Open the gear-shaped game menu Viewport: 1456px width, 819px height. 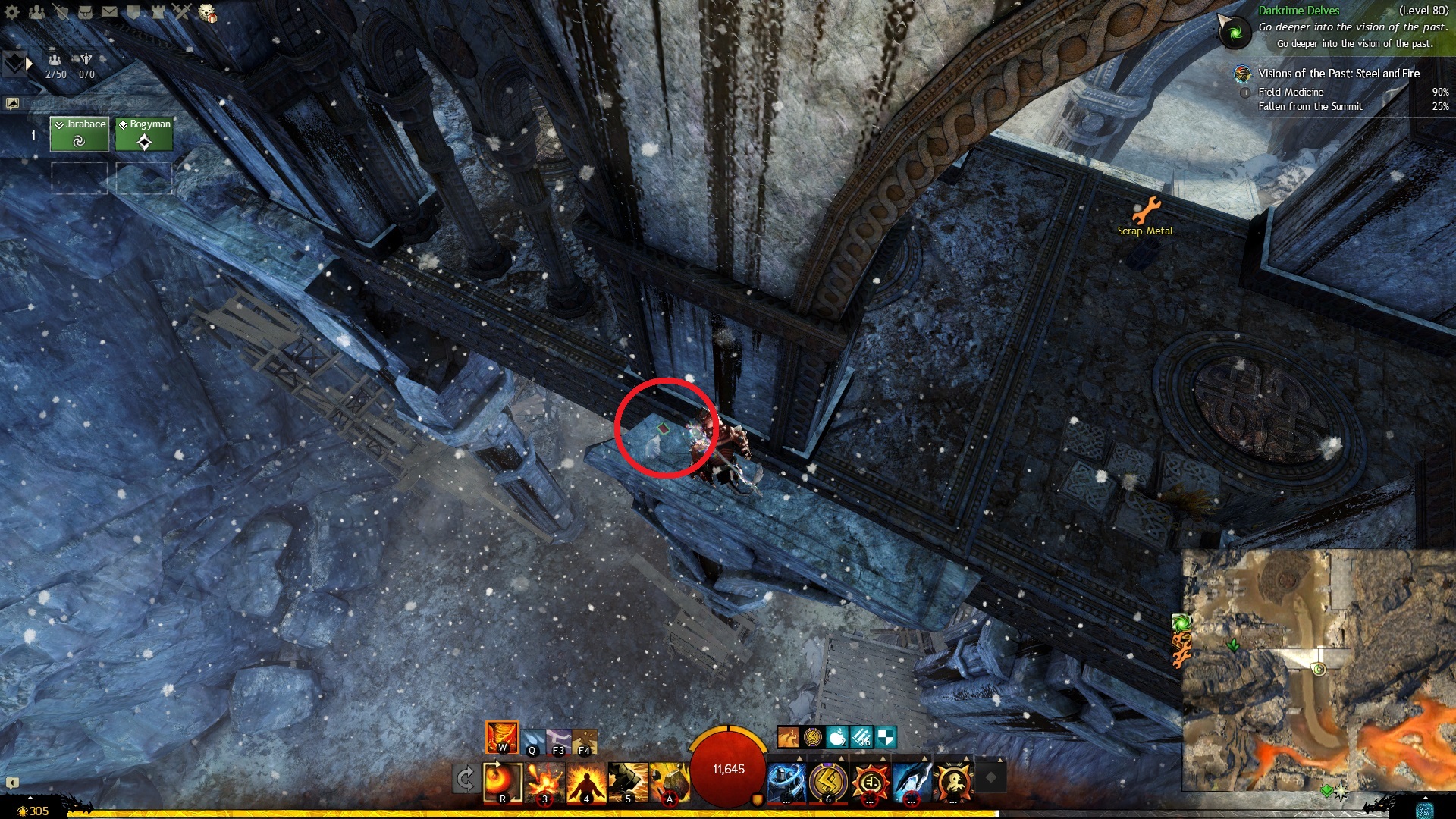click(12, 11)
